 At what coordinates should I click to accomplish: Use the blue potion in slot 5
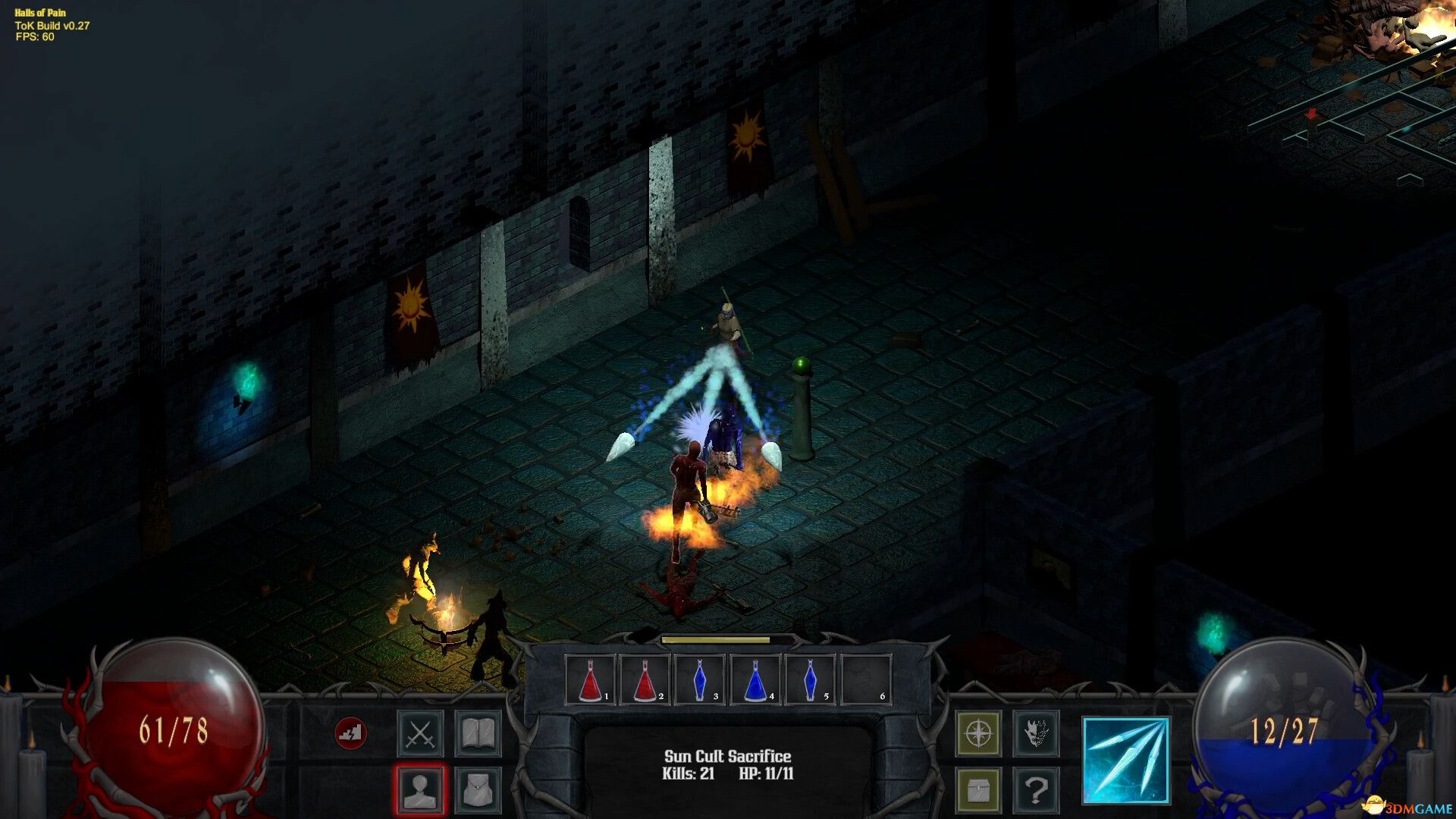point(810,679)
